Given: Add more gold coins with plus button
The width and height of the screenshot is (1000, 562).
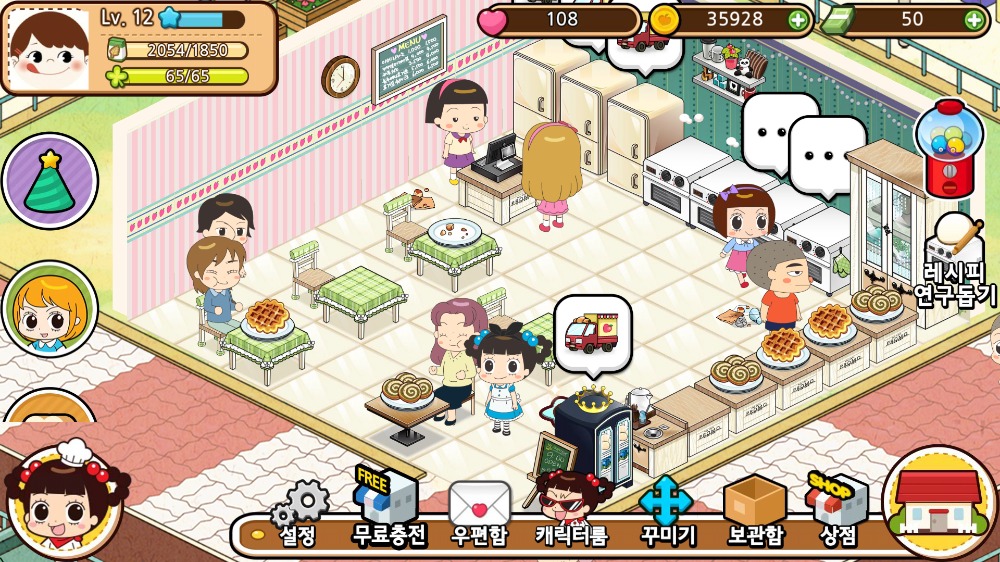Looking at the screenshot, I should pyautogui.click(x=797, y=19).
